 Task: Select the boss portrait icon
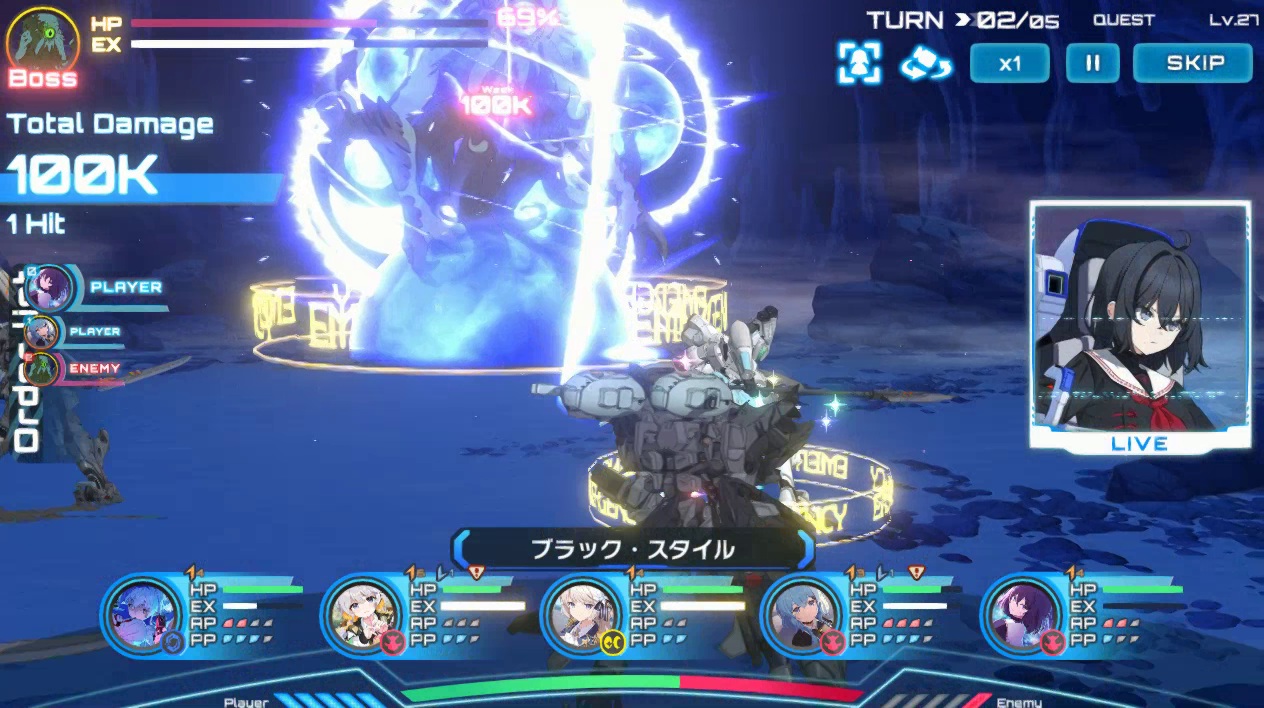(43, 40)
